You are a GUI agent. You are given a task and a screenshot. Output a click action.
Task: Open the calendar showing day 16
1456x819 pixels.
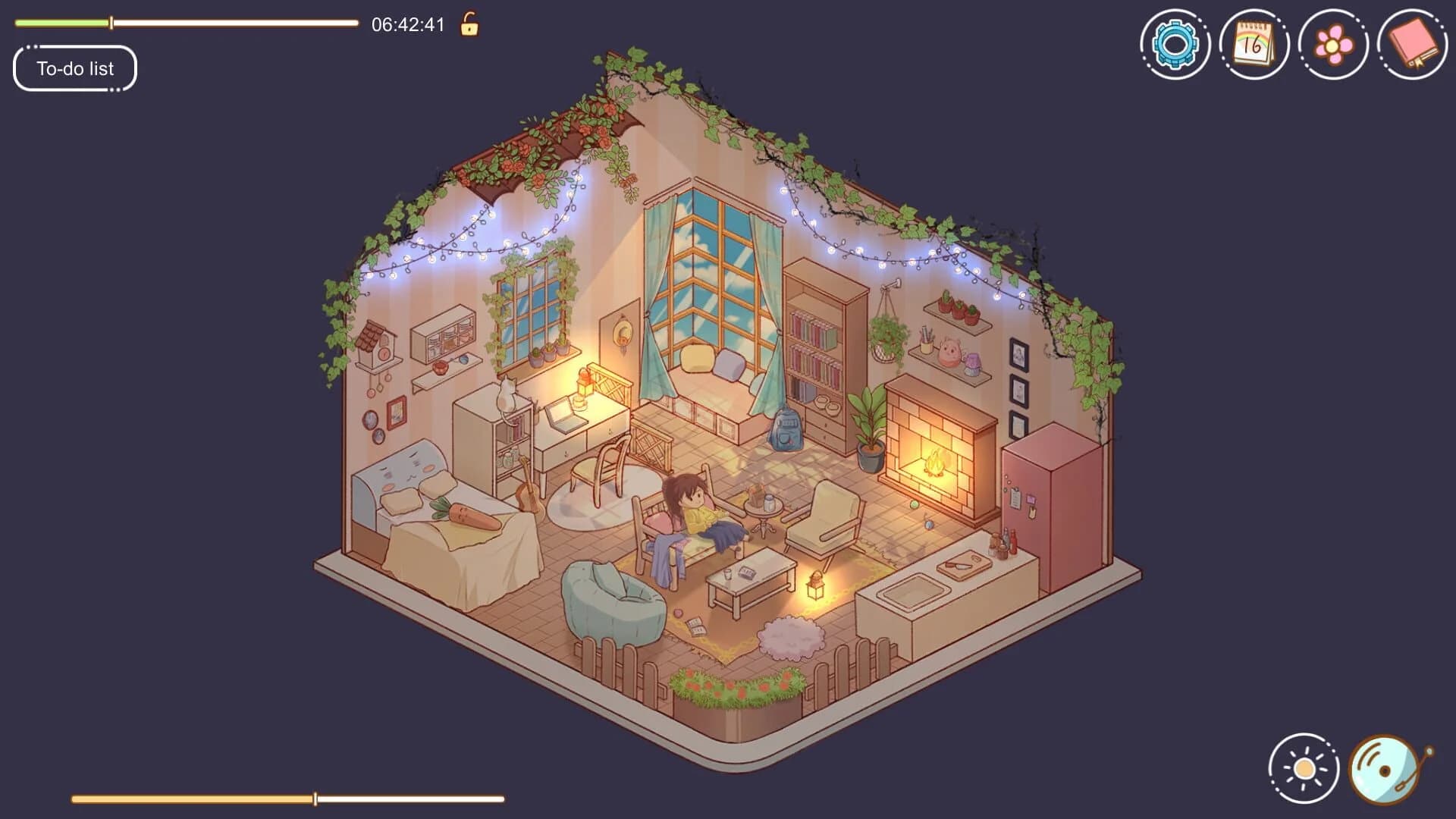pos(1255,43)
